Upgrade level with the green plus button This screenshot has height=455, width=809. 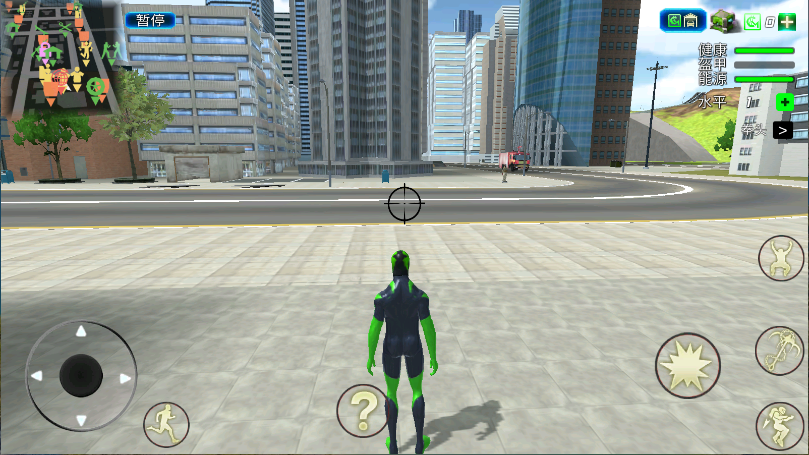click(785, 102)
